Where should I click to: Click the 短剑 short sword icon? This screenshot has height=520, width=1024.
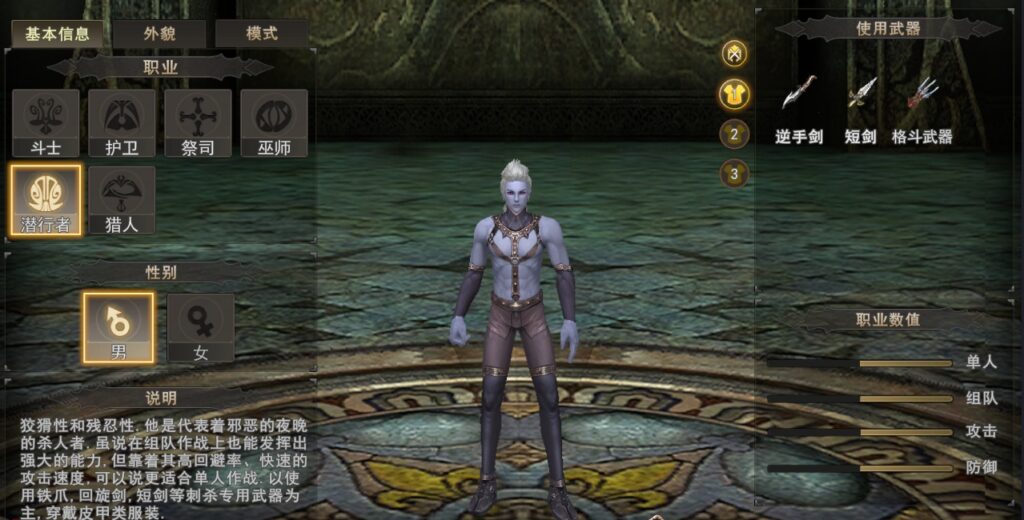(x=862, y=94)
